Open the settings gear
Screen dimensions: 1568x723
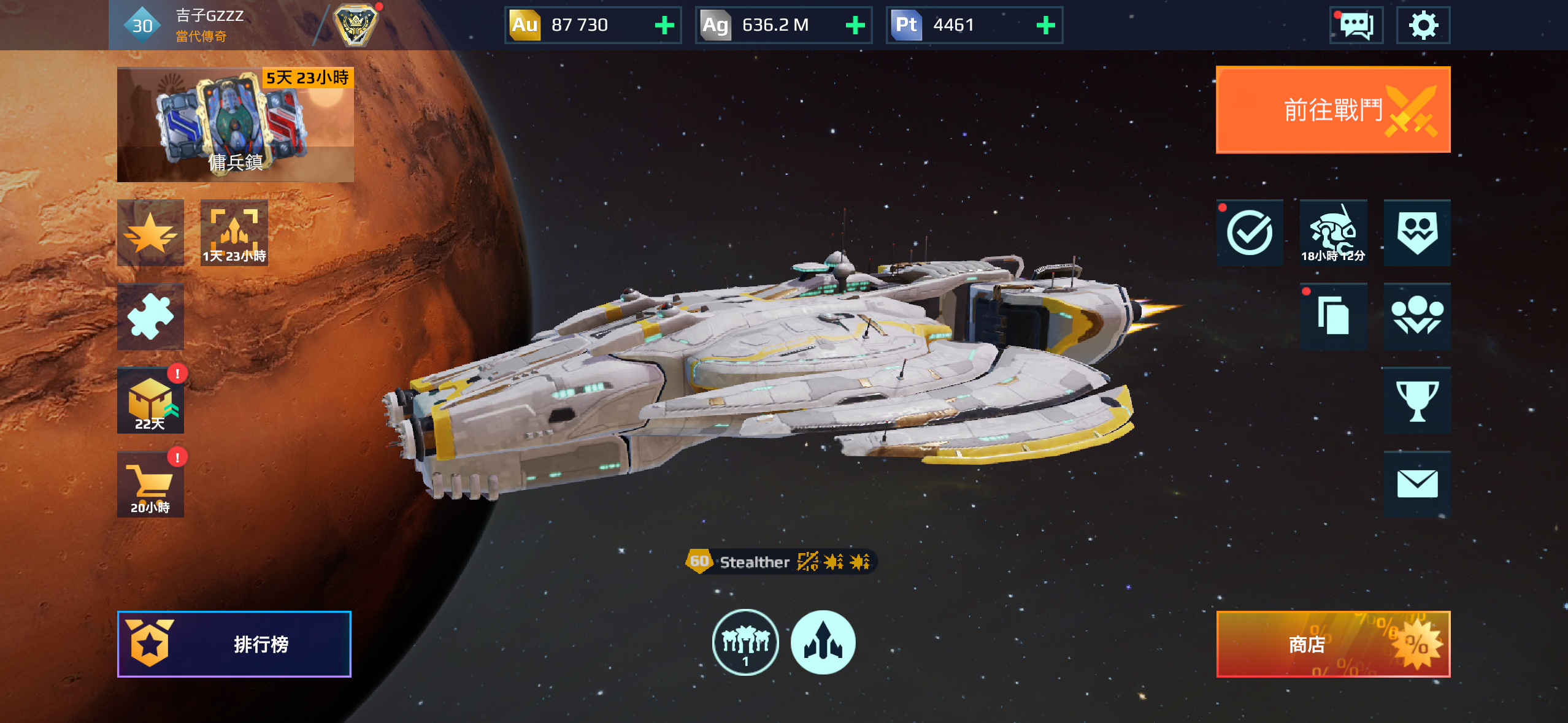pyautogui.click(x=1423, y=25)
